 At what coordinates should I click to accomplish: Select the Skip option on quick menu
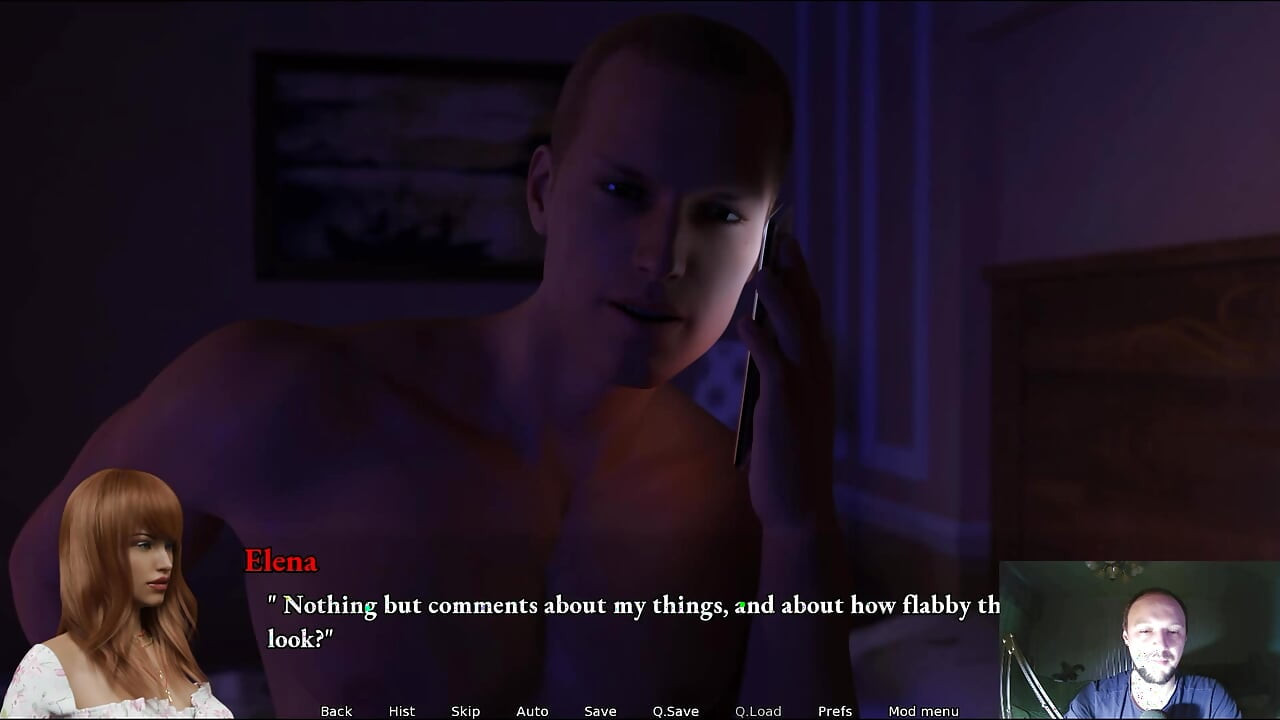pyautogui.click(x=465, y=711)
